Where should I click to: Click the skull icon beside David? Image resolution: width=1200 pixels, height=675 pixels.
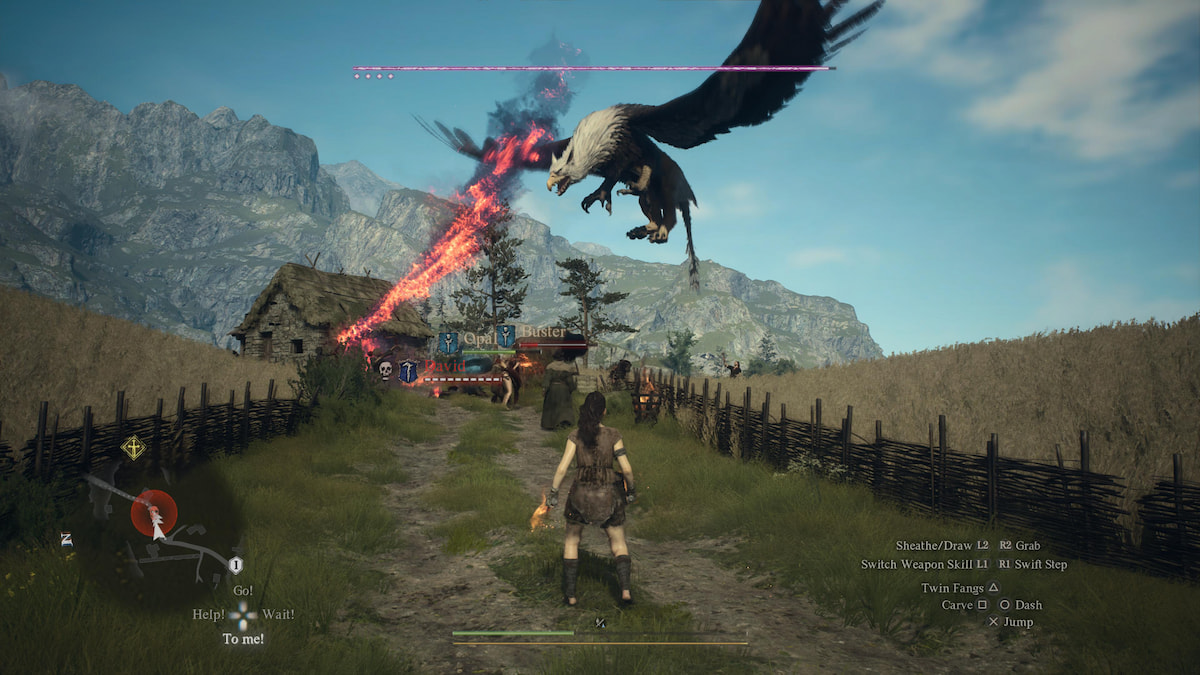pos(385,370)
